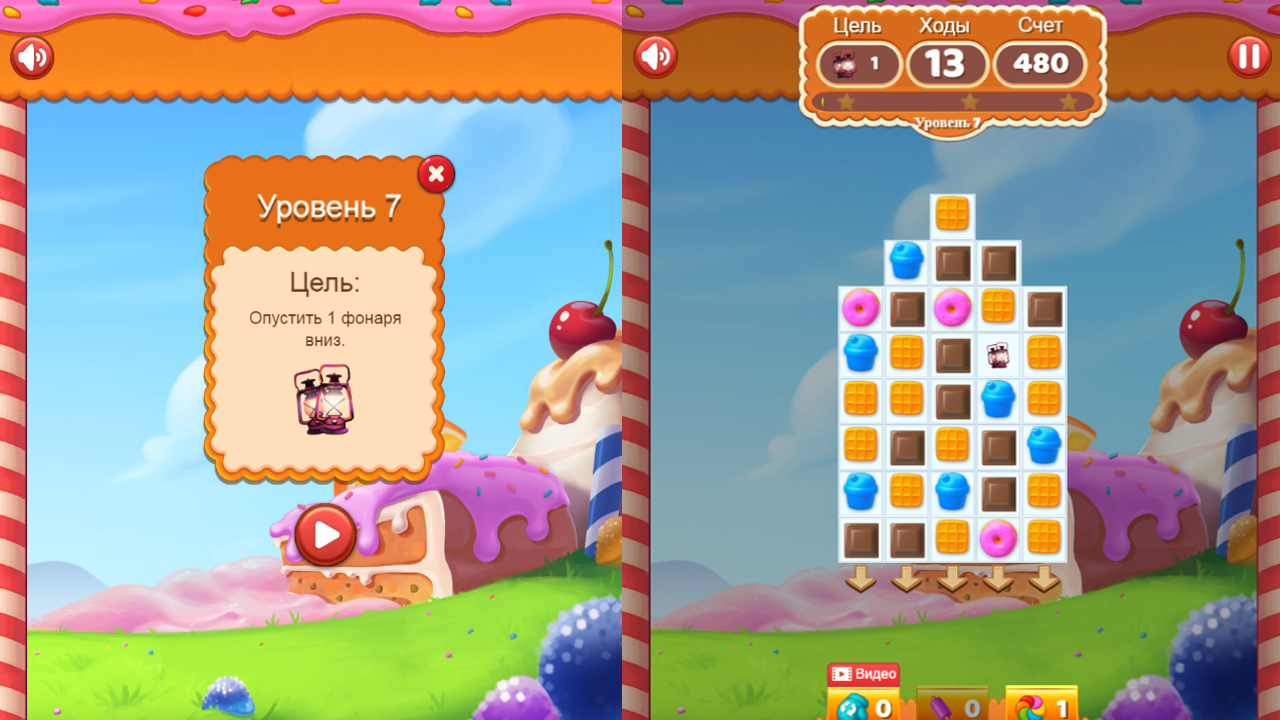The height and width of the screenshot is (720, 1280).
Task: Click the Счет score showing 480
Action: pos(1039,64)
